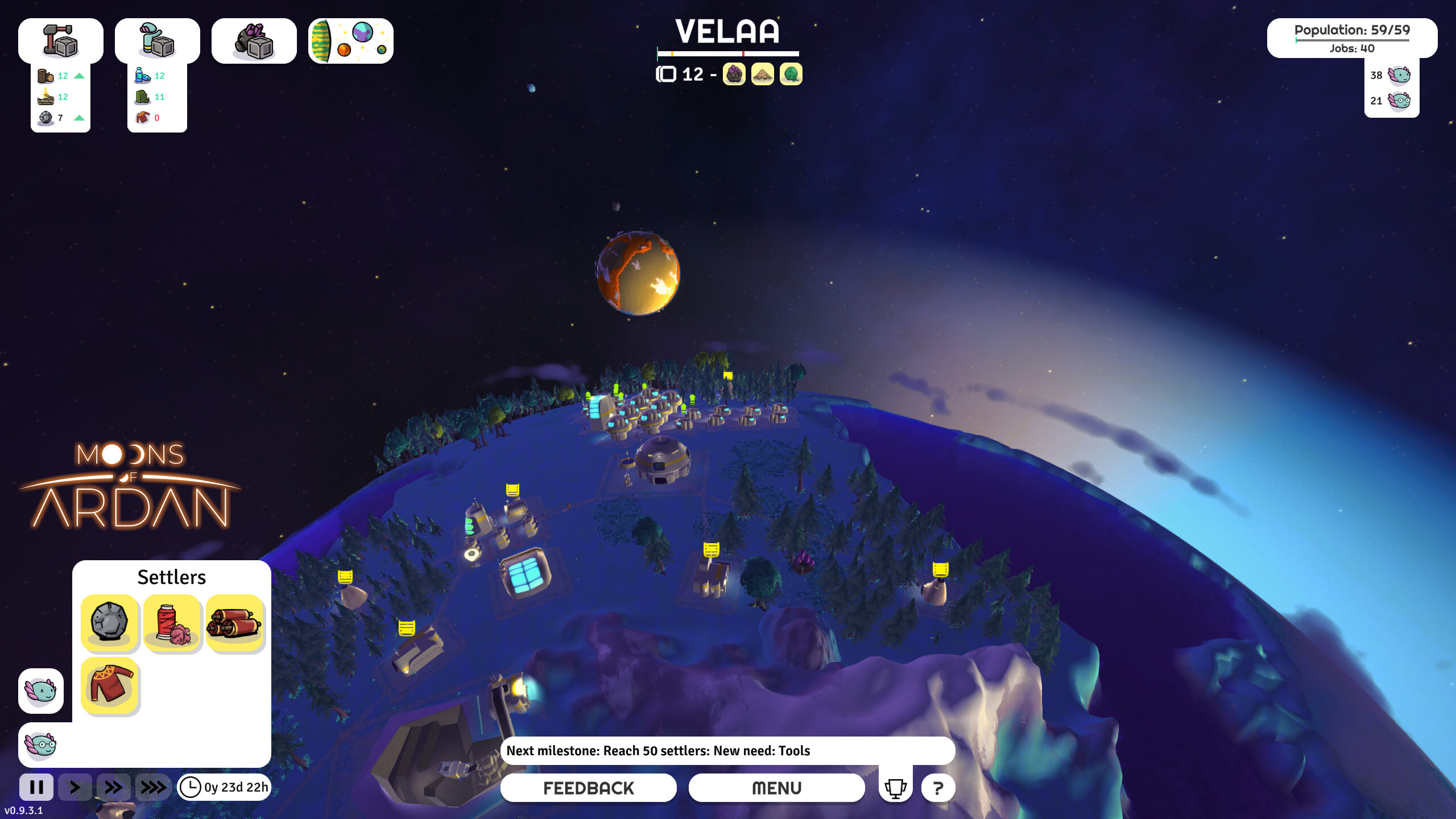
Task: Click the purple crystal deposit icon below VELAA
Action: pos(734,75)
